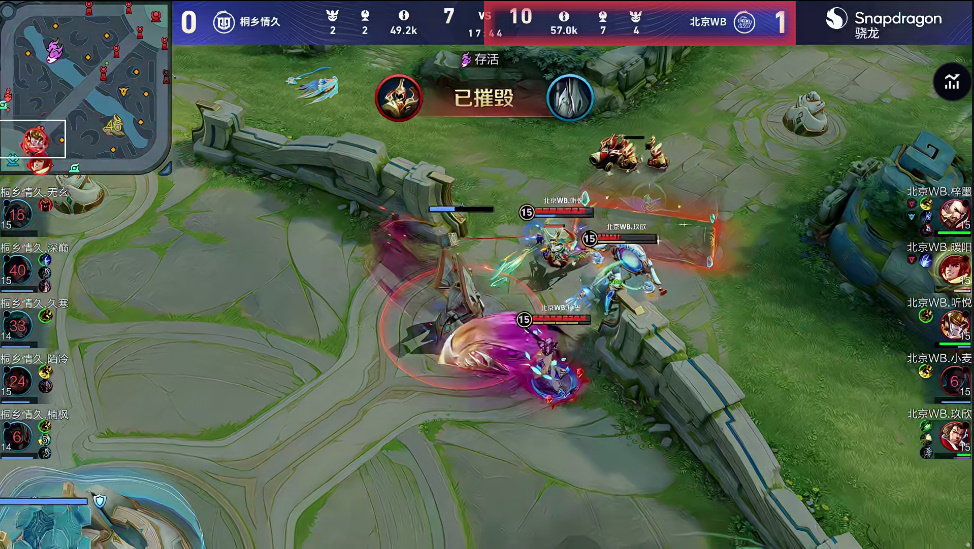Choose player 桐乡情久.久赛 portrait
The height and width of the screenshot is (549, 974).
17,325
